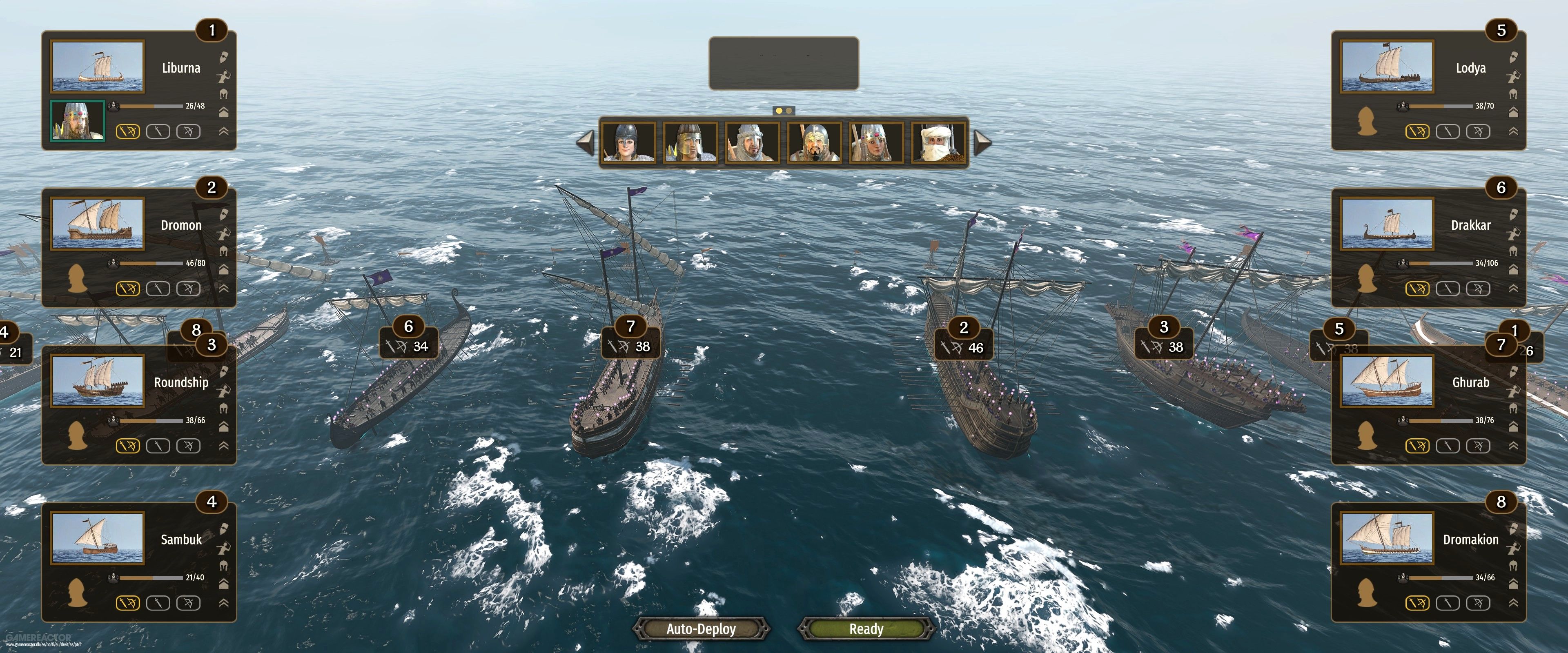The image size is (1568, 653).
Task: Choose the first hero portrait in the roster
Action: point(628,142)
